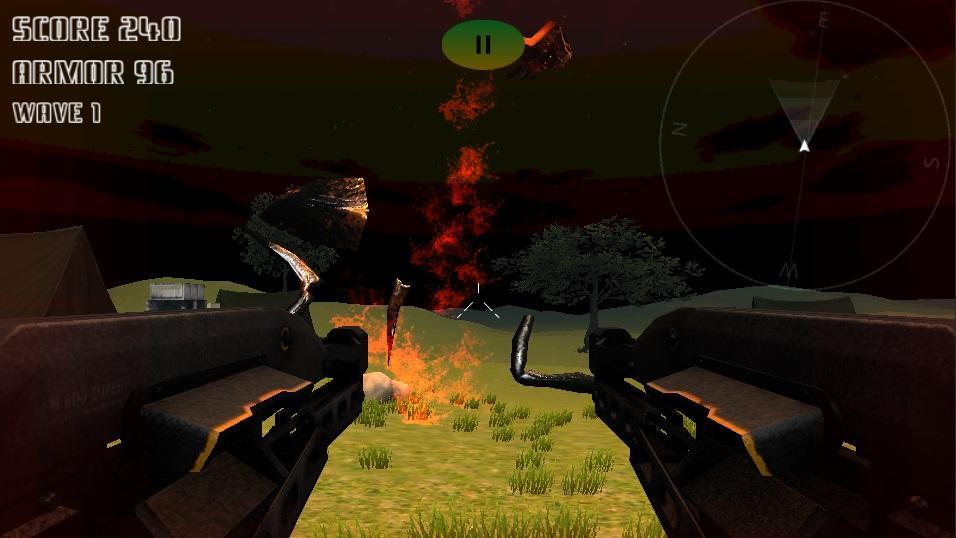
Task: Pause the game with the green button
Action: [x=483, y=45]
